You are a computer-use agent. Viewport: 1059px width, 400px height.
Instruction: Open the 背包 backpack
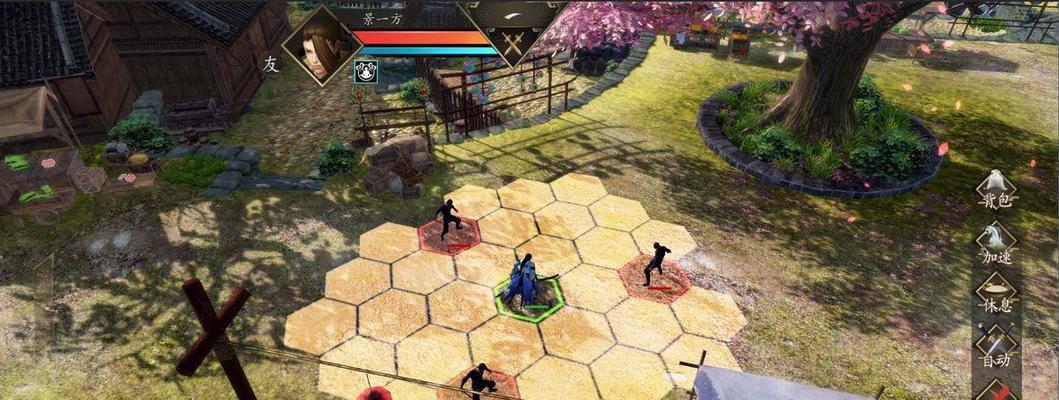tap(995, 187)
